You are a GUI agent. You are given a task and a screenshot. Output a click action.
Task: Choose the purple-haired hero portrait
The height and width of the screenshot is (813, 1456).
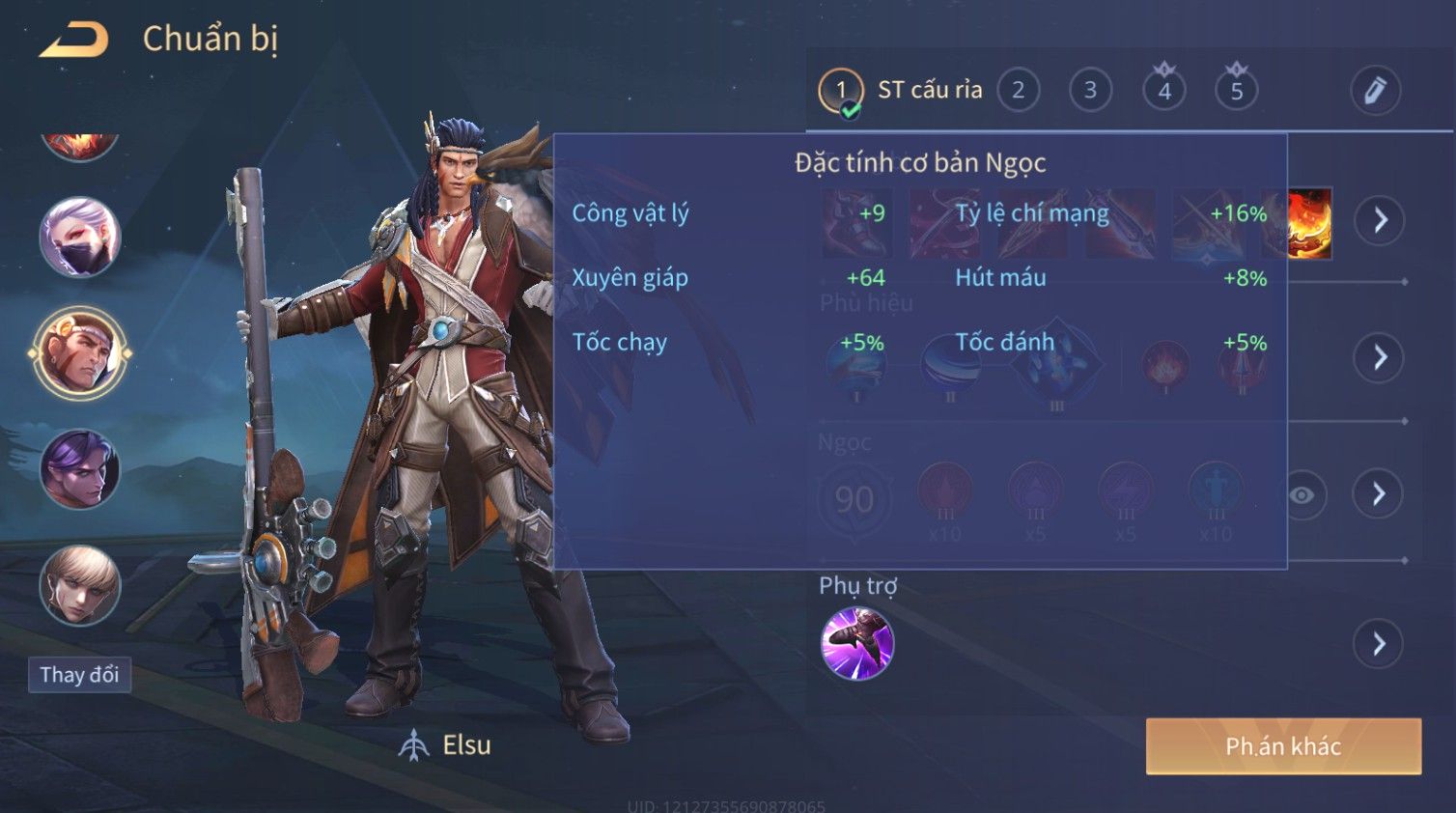pyautogui.click(x=80, y=470)
